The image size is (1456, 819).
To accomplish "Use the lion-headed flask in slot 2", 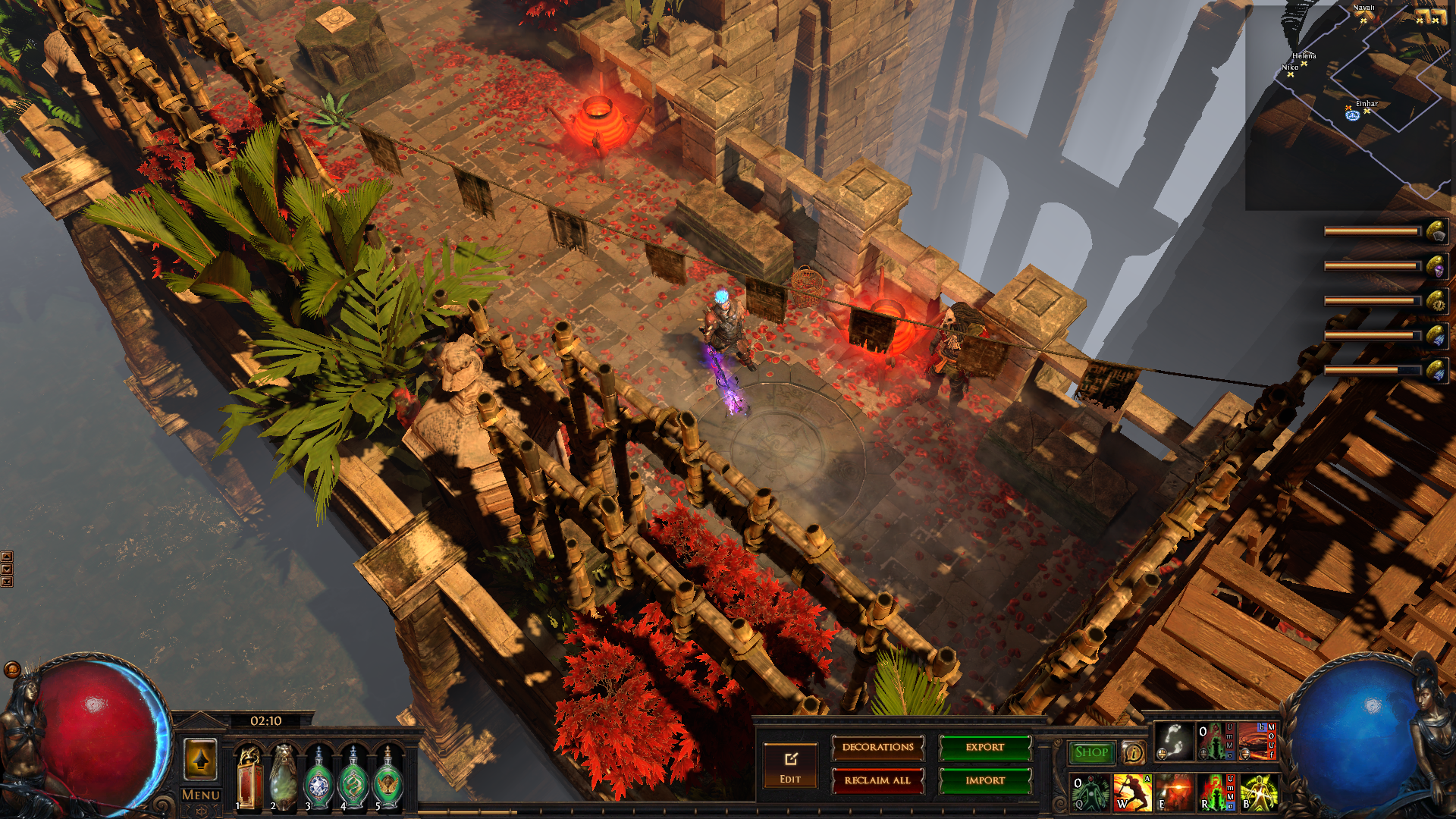I will point(284,777).
